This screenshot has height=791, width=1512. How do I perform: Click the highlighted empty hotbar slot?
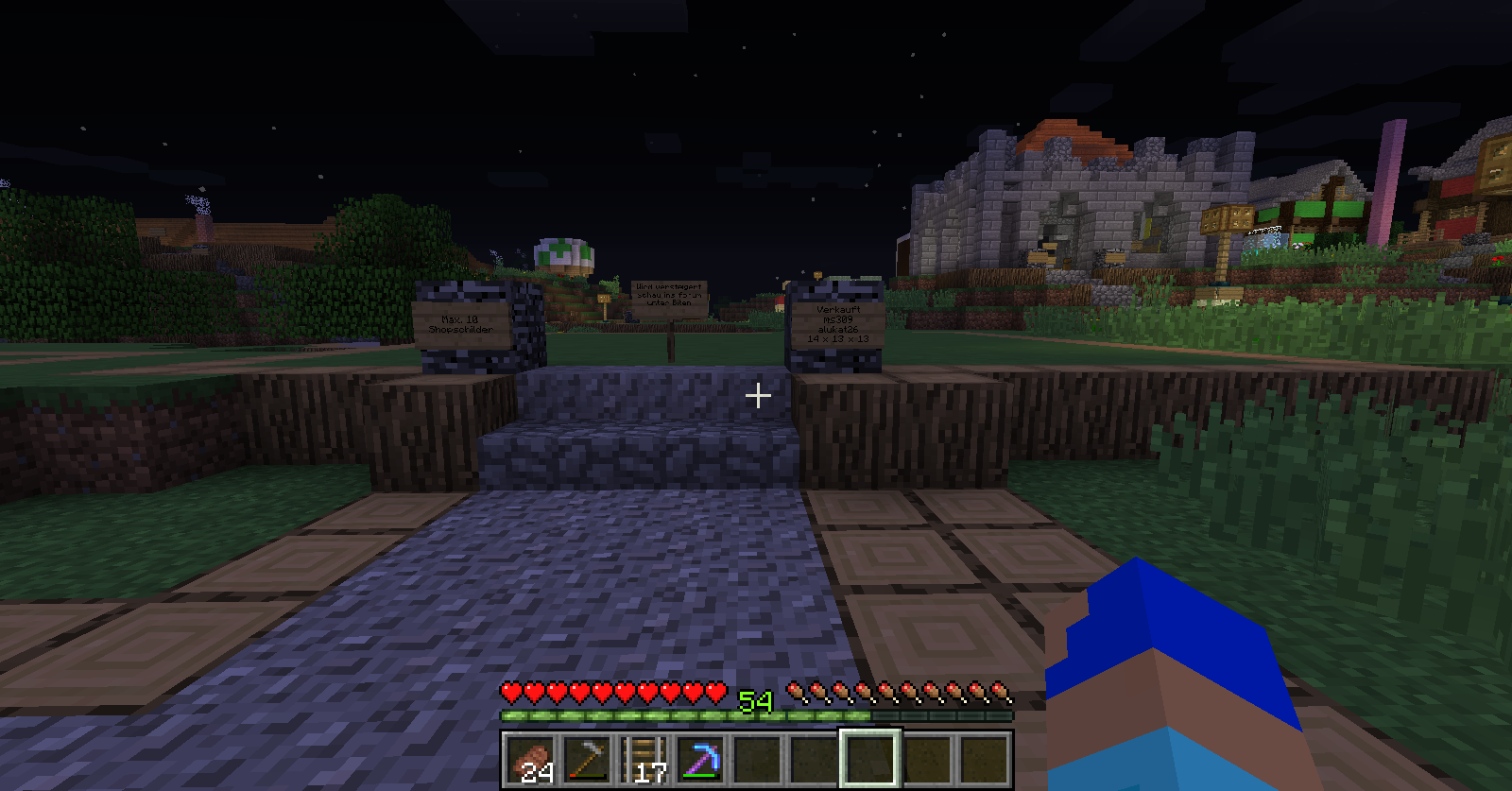click(870, 759)
